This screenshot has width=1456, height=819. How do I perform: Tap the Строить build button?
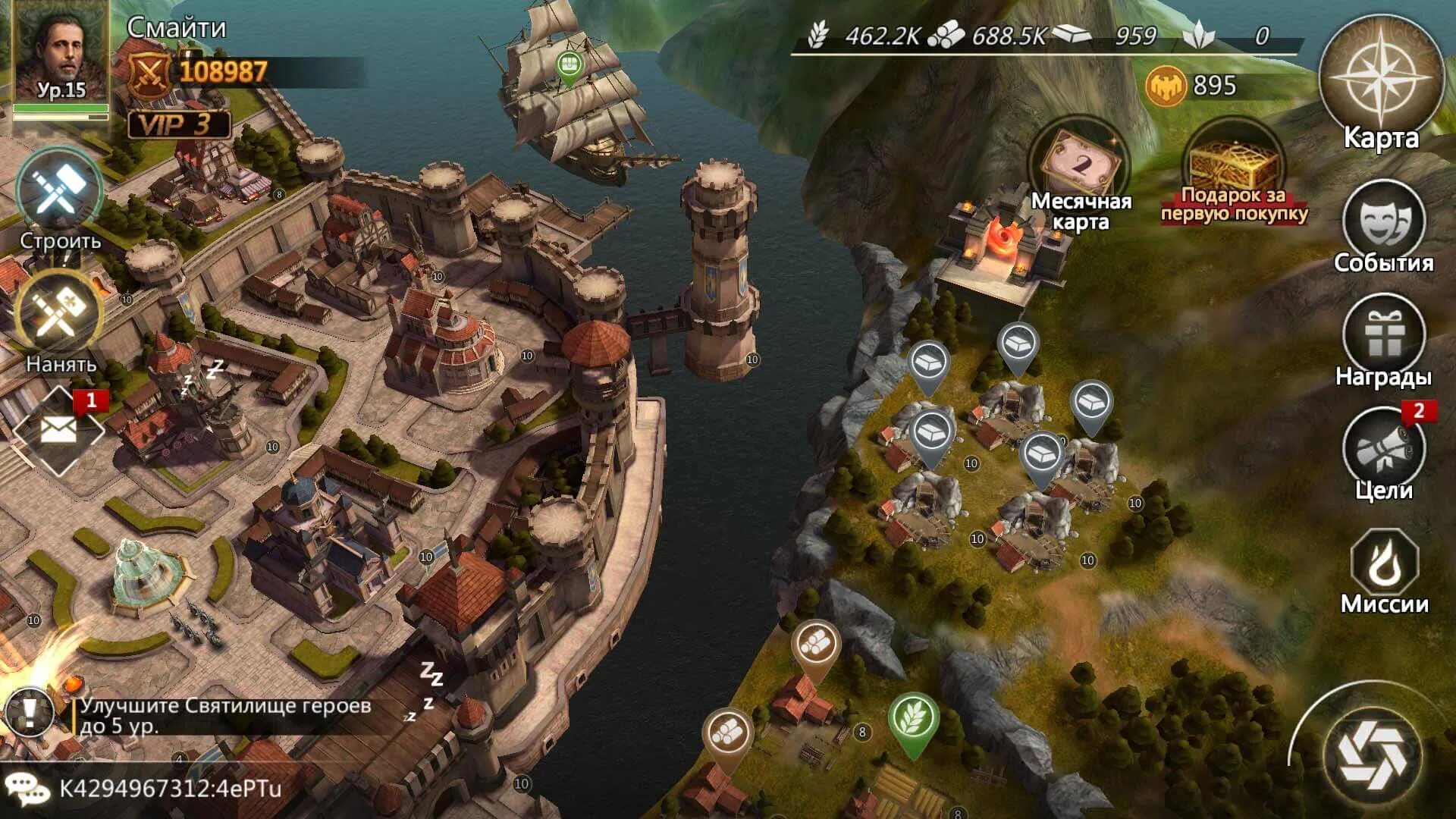59,193
